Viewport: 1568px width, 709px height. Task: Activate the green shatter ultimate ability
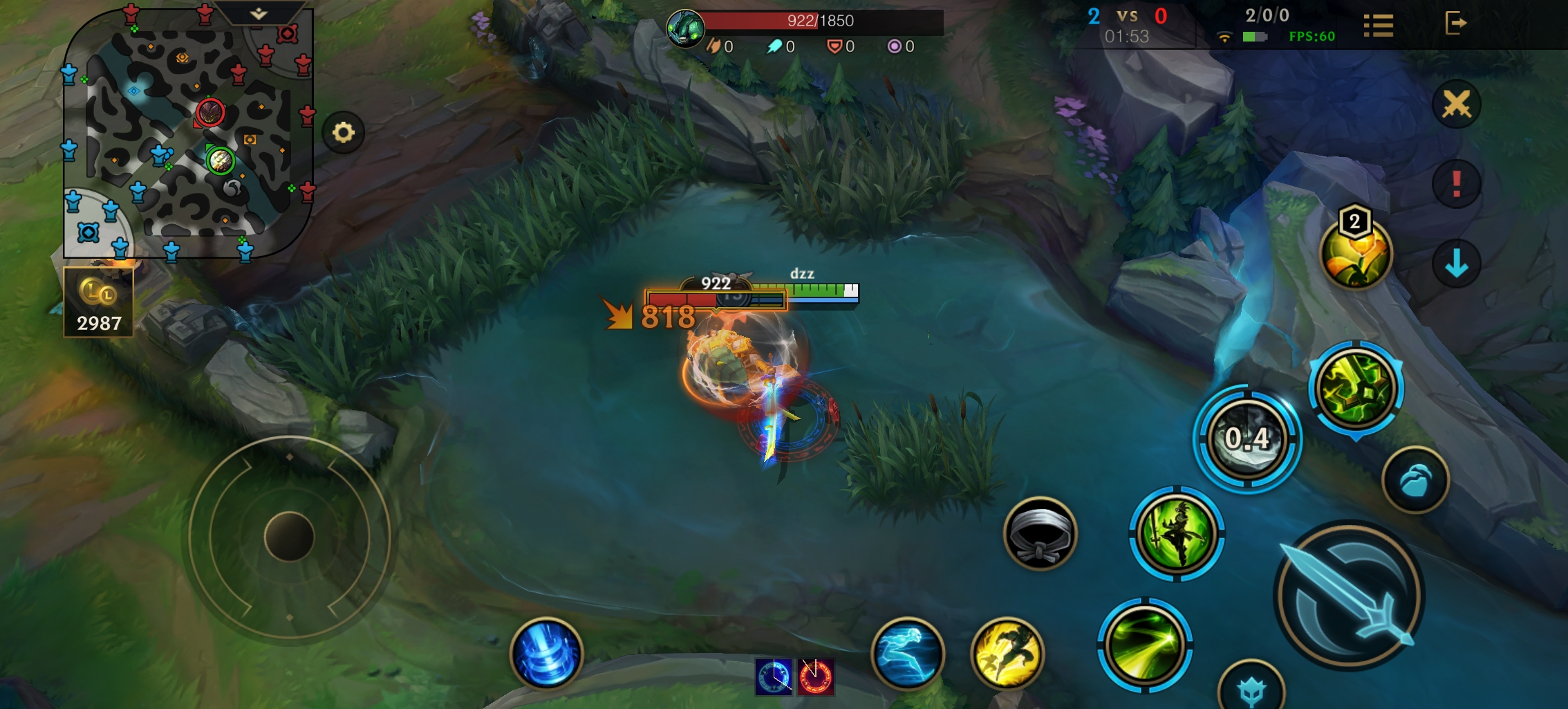(1356, 389)
